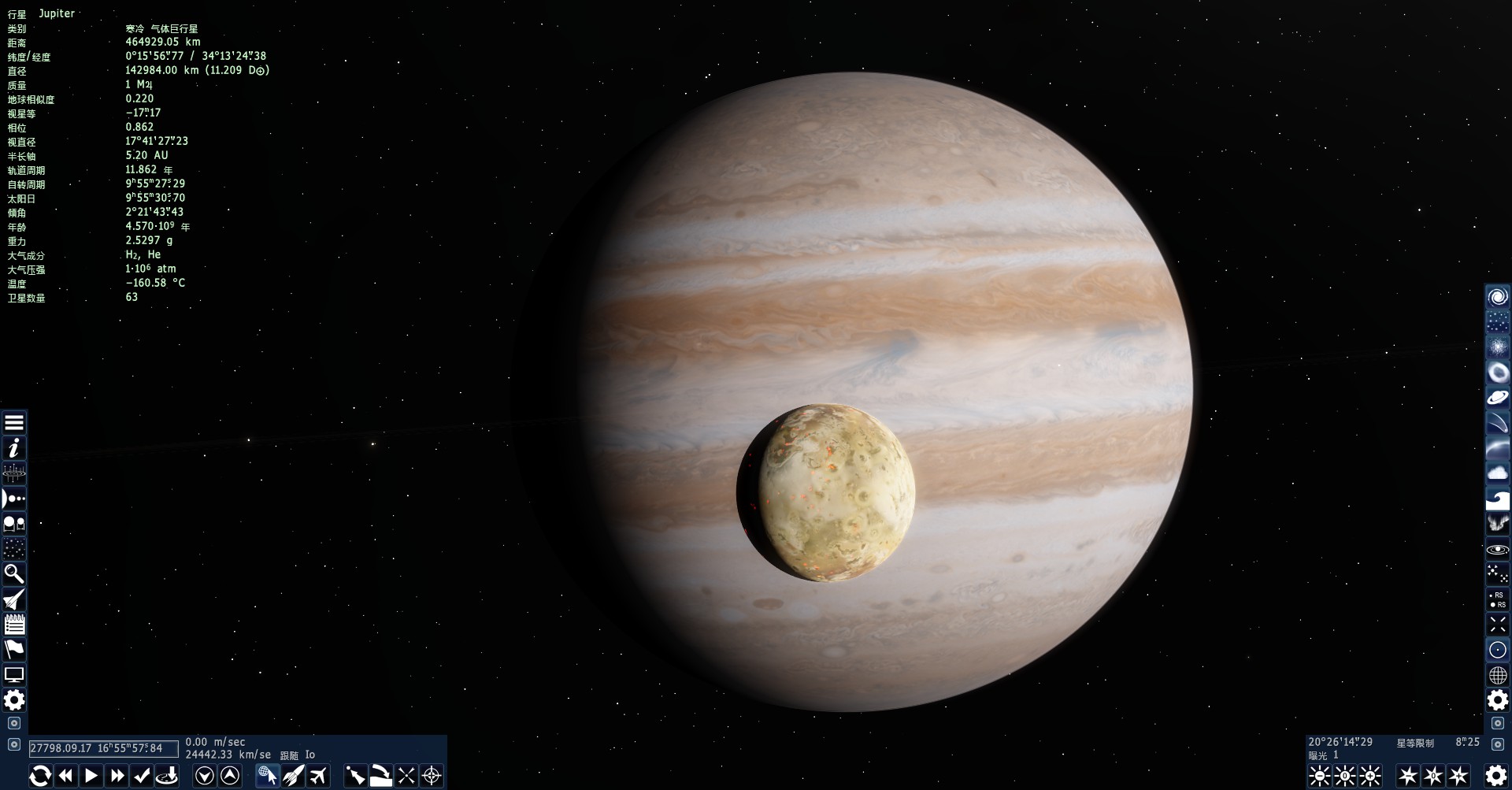Open the magnifying glass search tool
Image resolution: width=1512 pixels, height=790 pixels.
pos(14,573)
